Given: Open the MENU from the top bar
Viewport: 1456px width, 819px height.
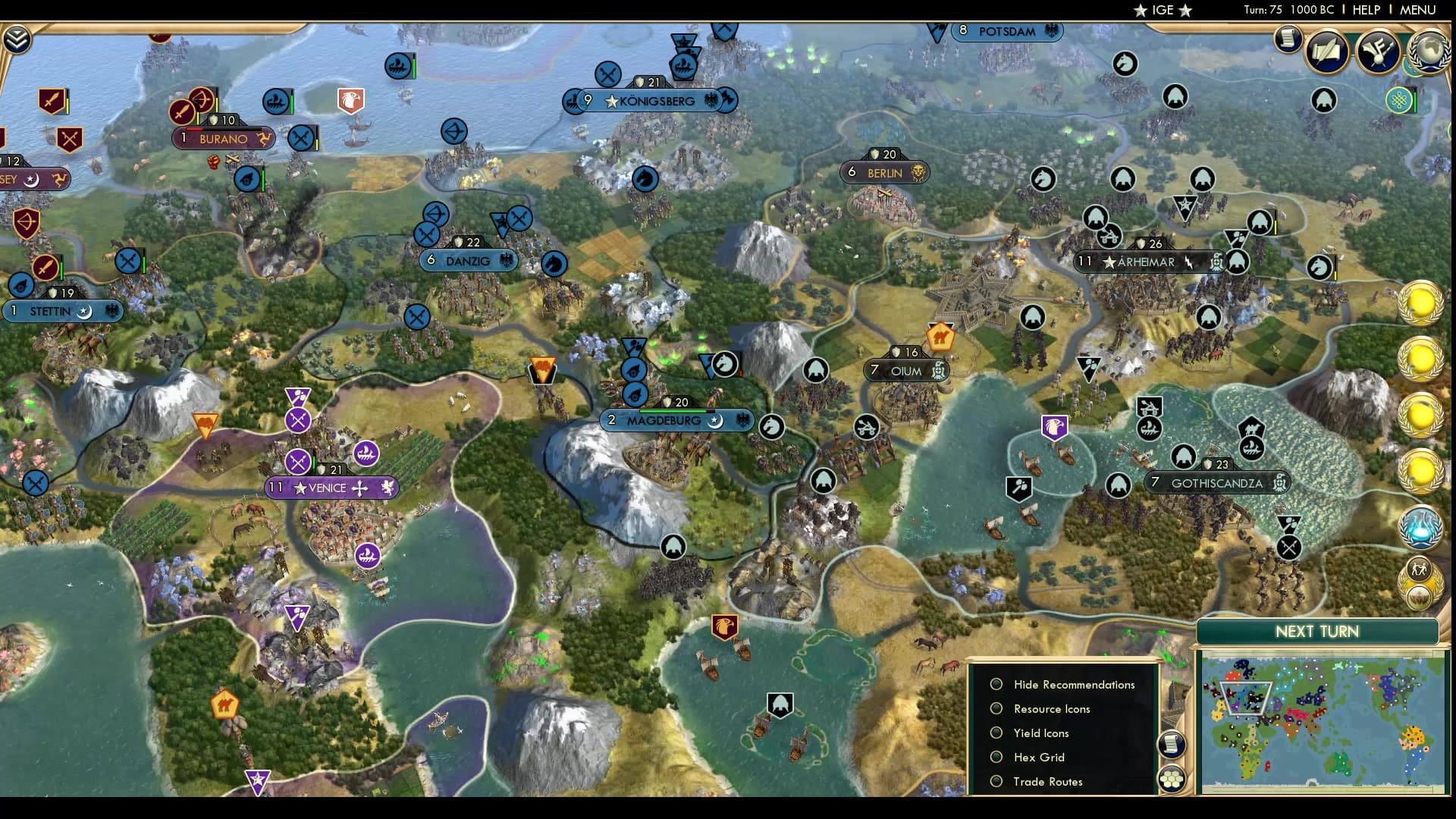Looking at the screenshot, I should (x=1417, y=10).
